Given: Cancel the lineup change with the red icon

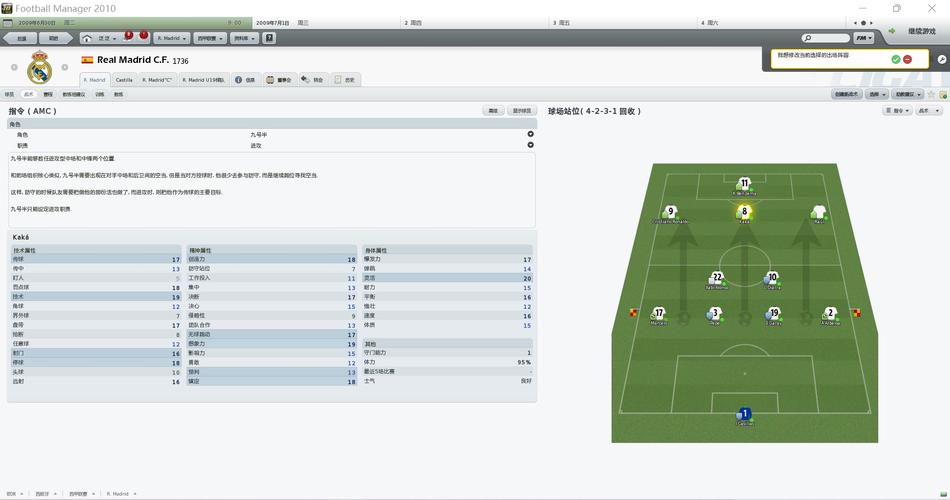Looking at the screenshot, I should (x=907, y=60).
